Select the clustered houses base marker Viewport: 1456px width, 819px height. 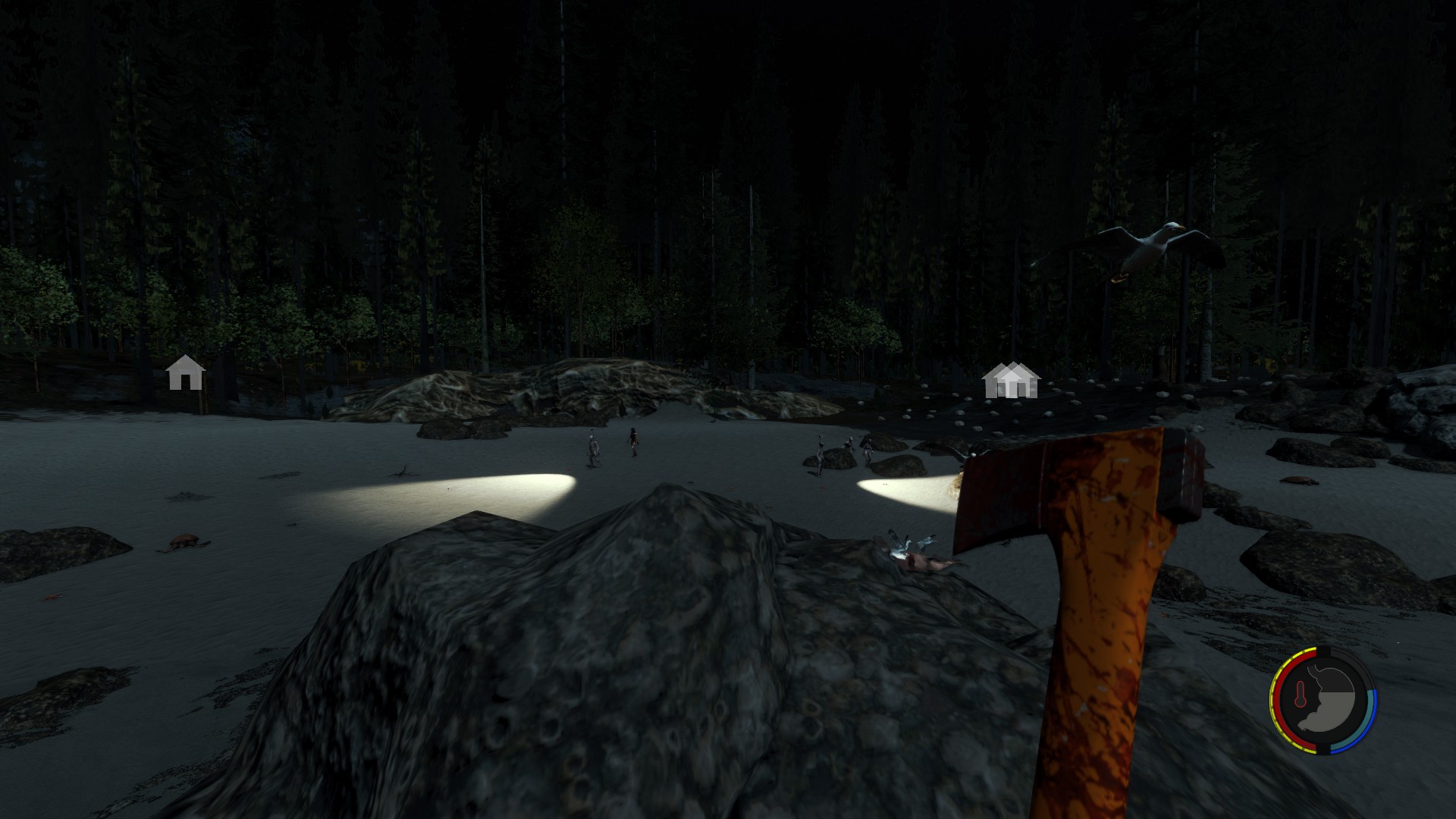[1011, 380]
